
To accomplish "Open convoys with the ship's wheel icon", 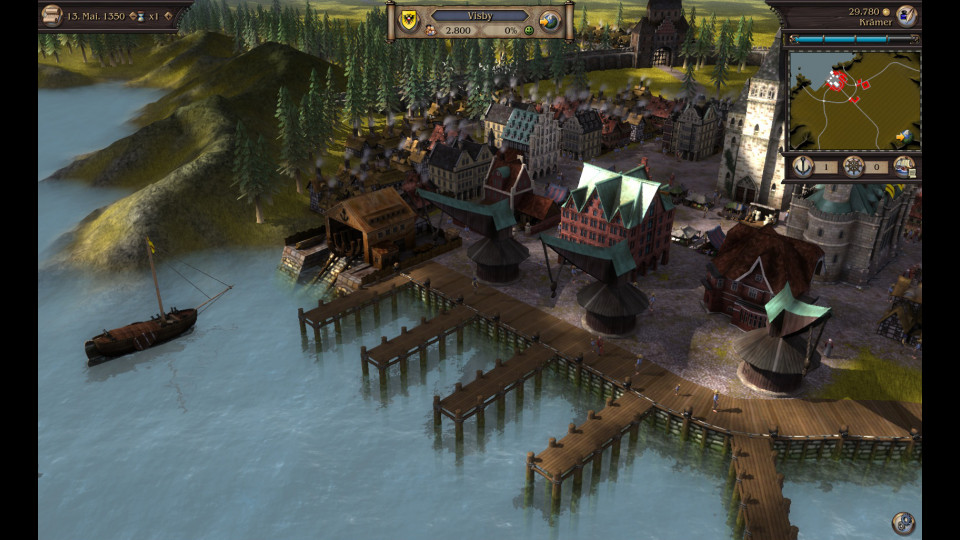I will [x=853, y=167].
